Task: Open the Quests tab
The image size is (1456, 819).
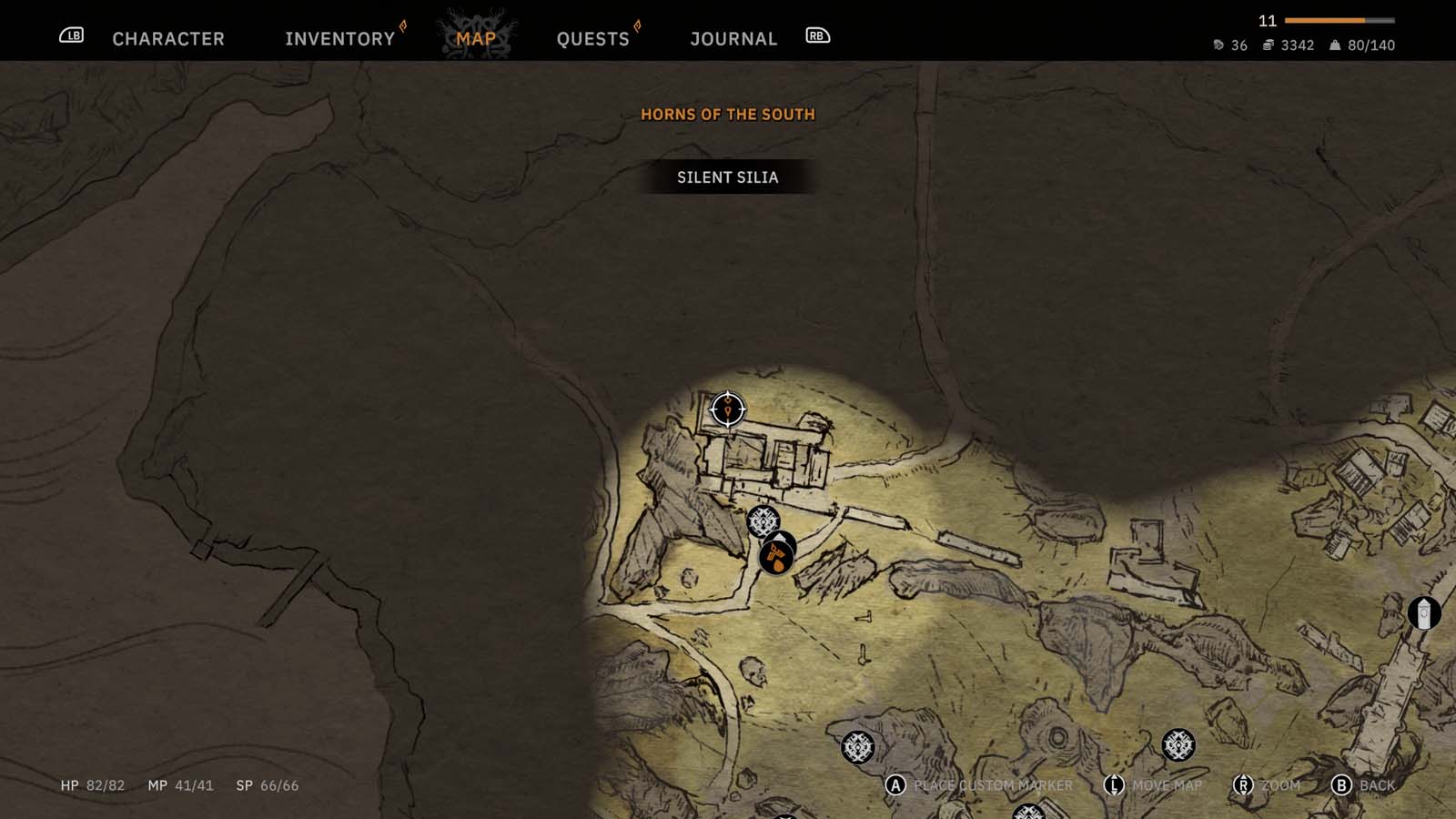Action: [592, 37]
